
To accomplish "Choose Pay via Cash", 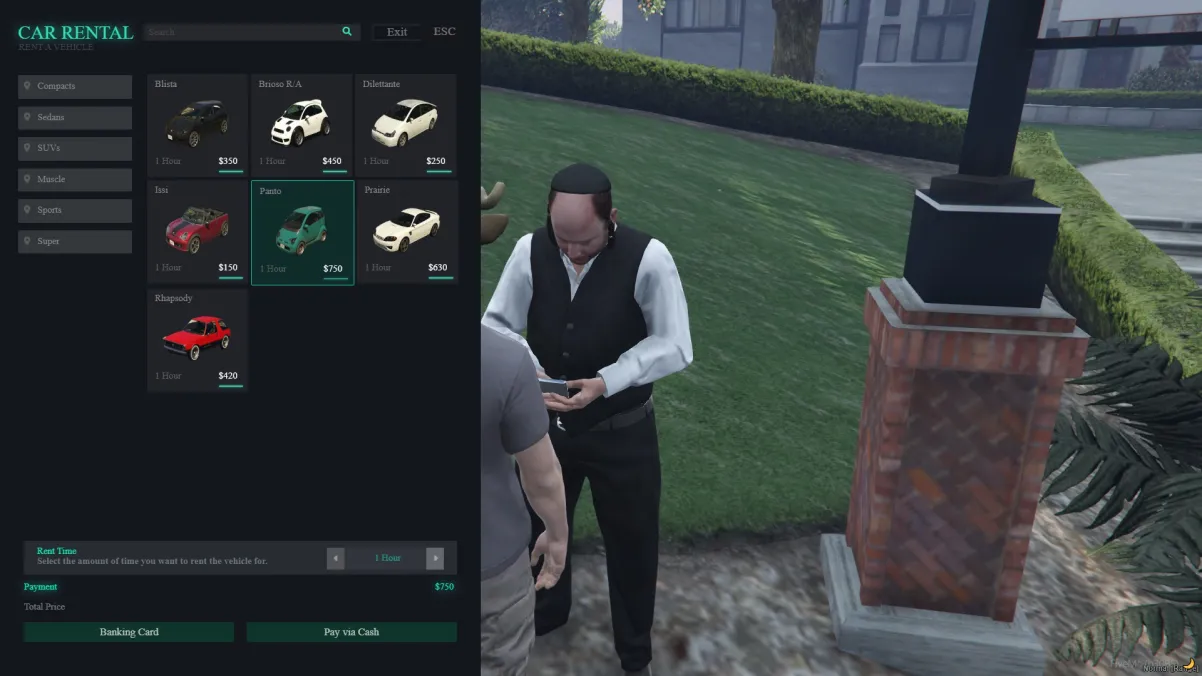I will pyautogui.click(x=351, y=632).
